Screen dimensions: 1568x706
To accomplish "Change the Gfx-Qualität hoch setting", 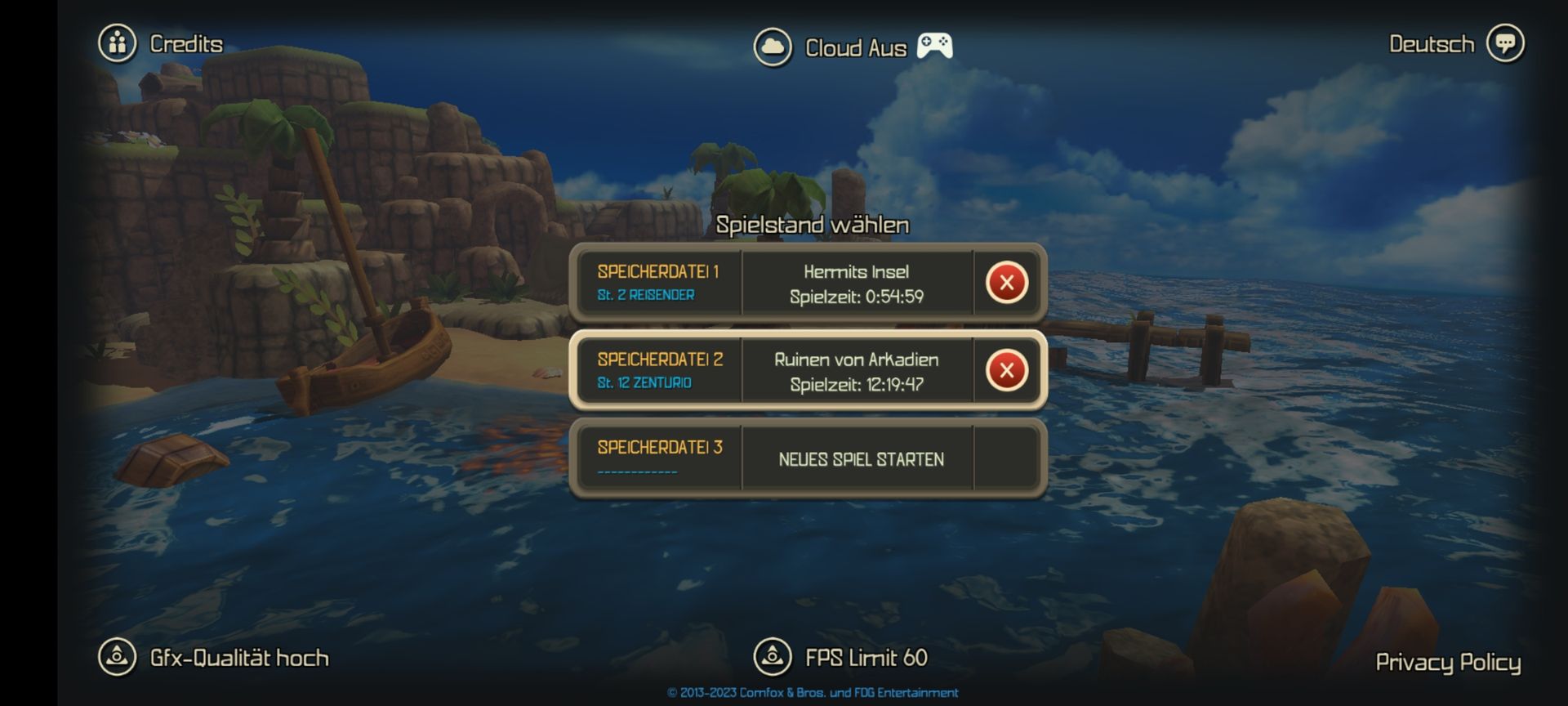I will pyautogui.click(x=214, y=657).
